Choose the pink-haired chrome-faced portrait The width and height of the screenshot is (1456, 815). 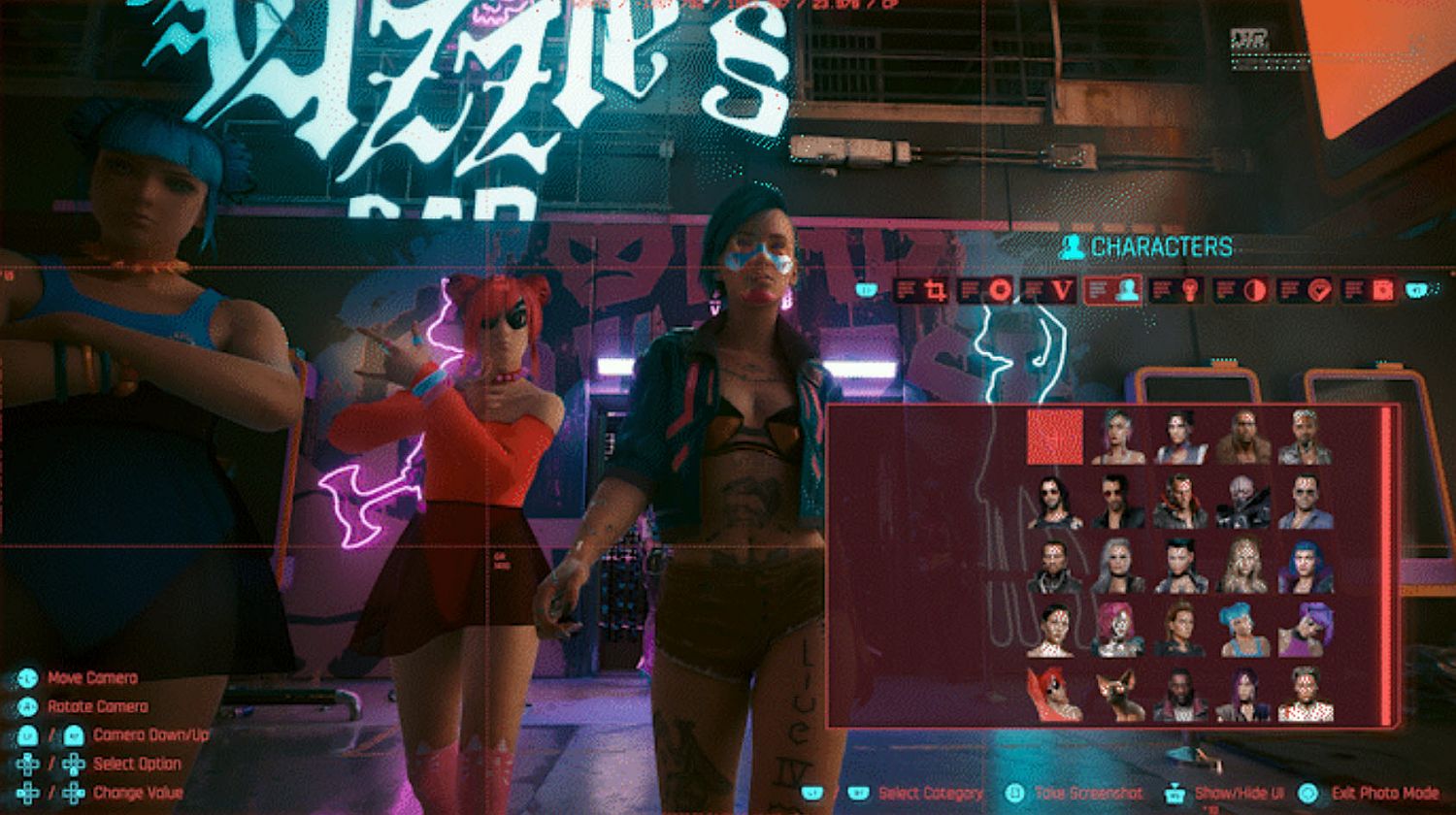pos(1117,629)
